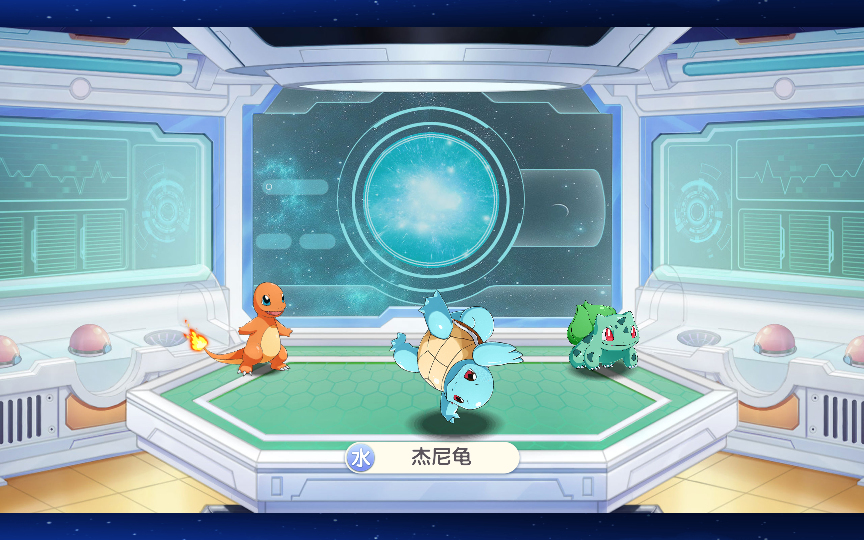Pick Bulbasaur as your starter
Screen dimensions: 864x540
tap(603, 338)
